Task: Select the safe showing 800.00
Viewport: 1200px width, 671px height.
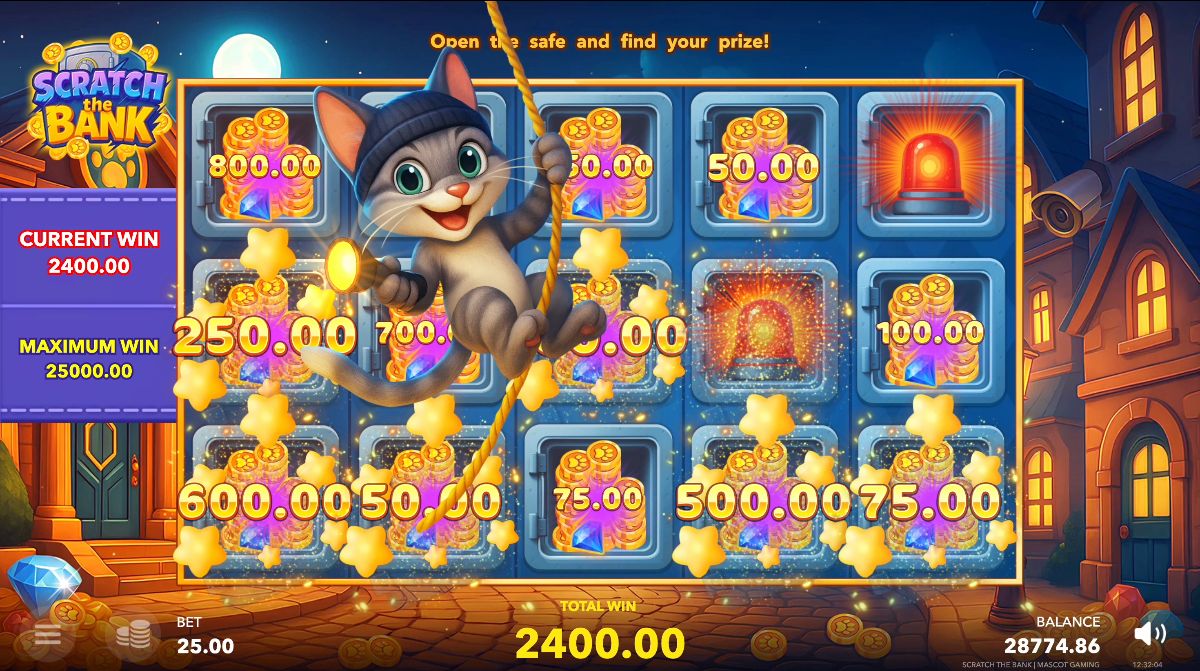Action: pyautogui.click(x=265, y=165)
